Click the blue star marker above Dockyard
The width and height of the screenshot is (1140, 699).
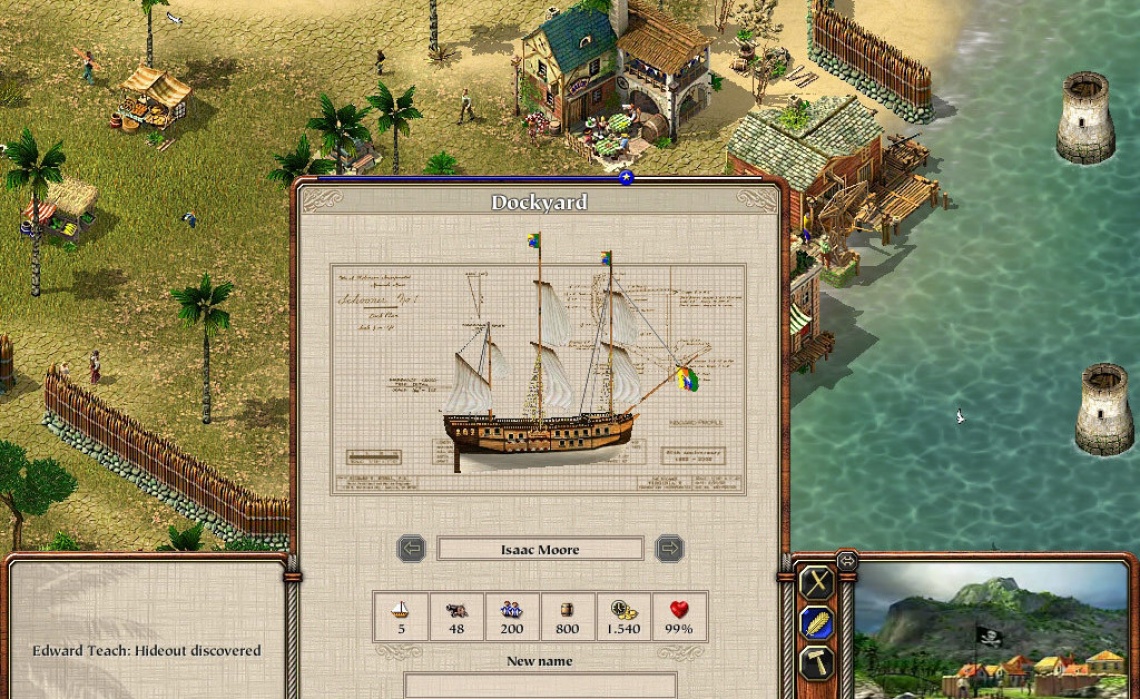tap(626, 178)
